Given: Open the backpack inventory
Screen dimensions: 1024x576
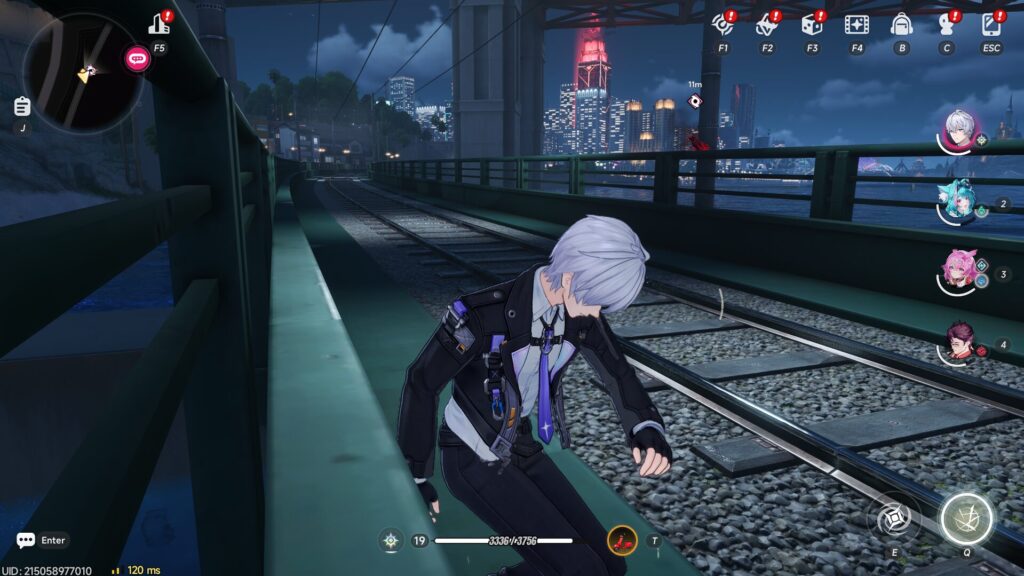Looking at the screenshot, I should [x=901, y=24].
